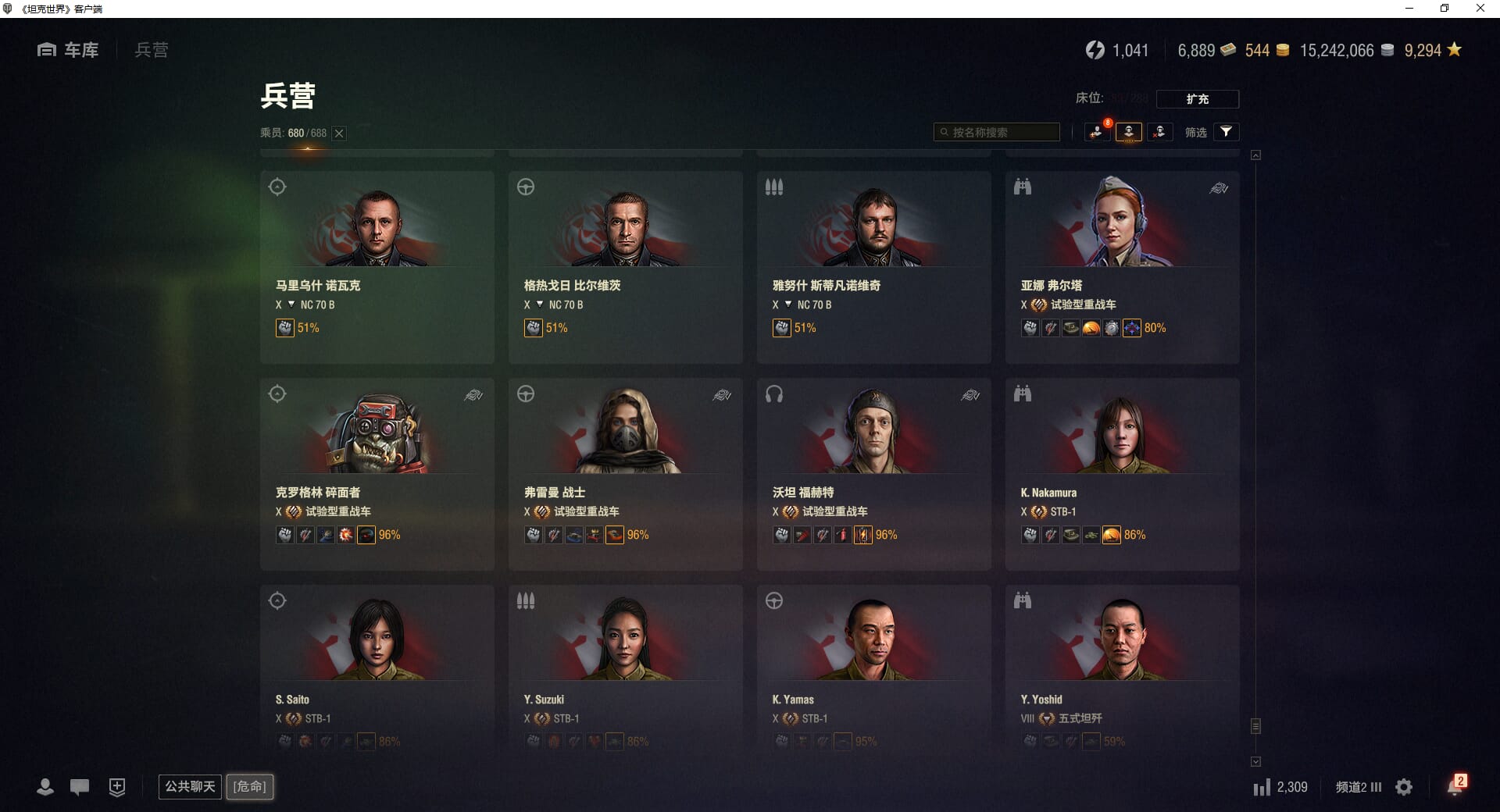Open the 公共聊天 public chat tab
This screenshot has width=1500, height=812.
(190, 786)
